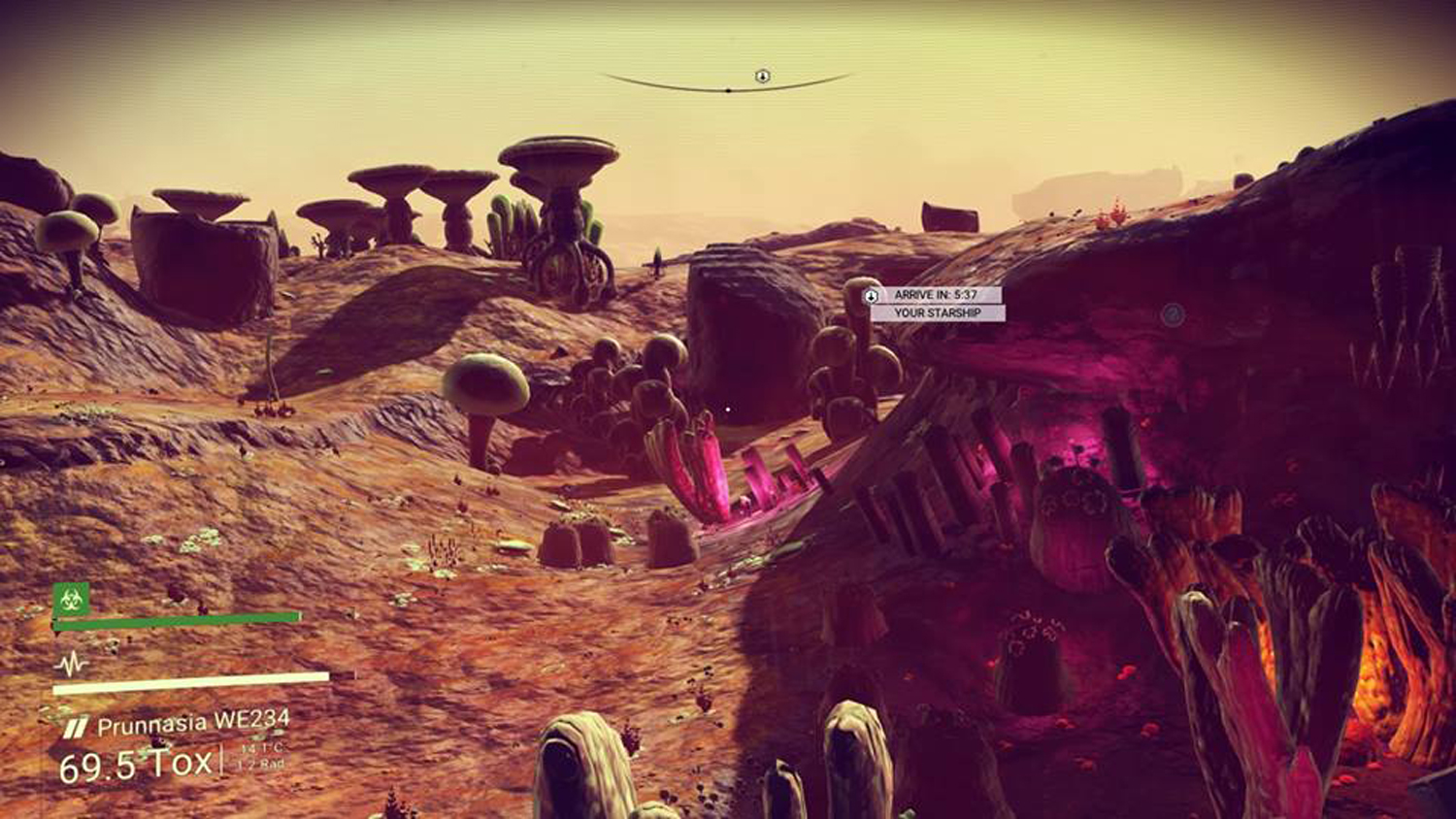Select the Your Starship waypoint label
The image size is (1456, 819).
(x=937, y=313)
